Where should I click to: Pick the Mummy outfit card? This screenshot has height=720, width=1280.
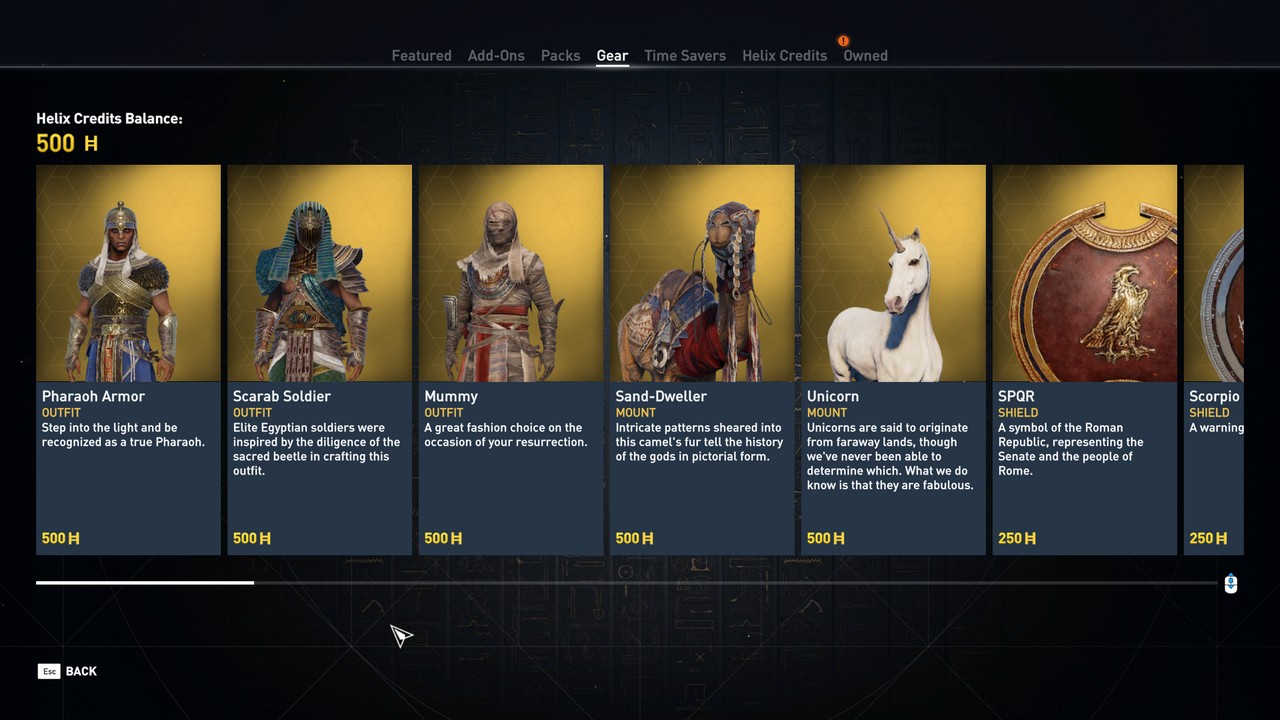[511, 359]
